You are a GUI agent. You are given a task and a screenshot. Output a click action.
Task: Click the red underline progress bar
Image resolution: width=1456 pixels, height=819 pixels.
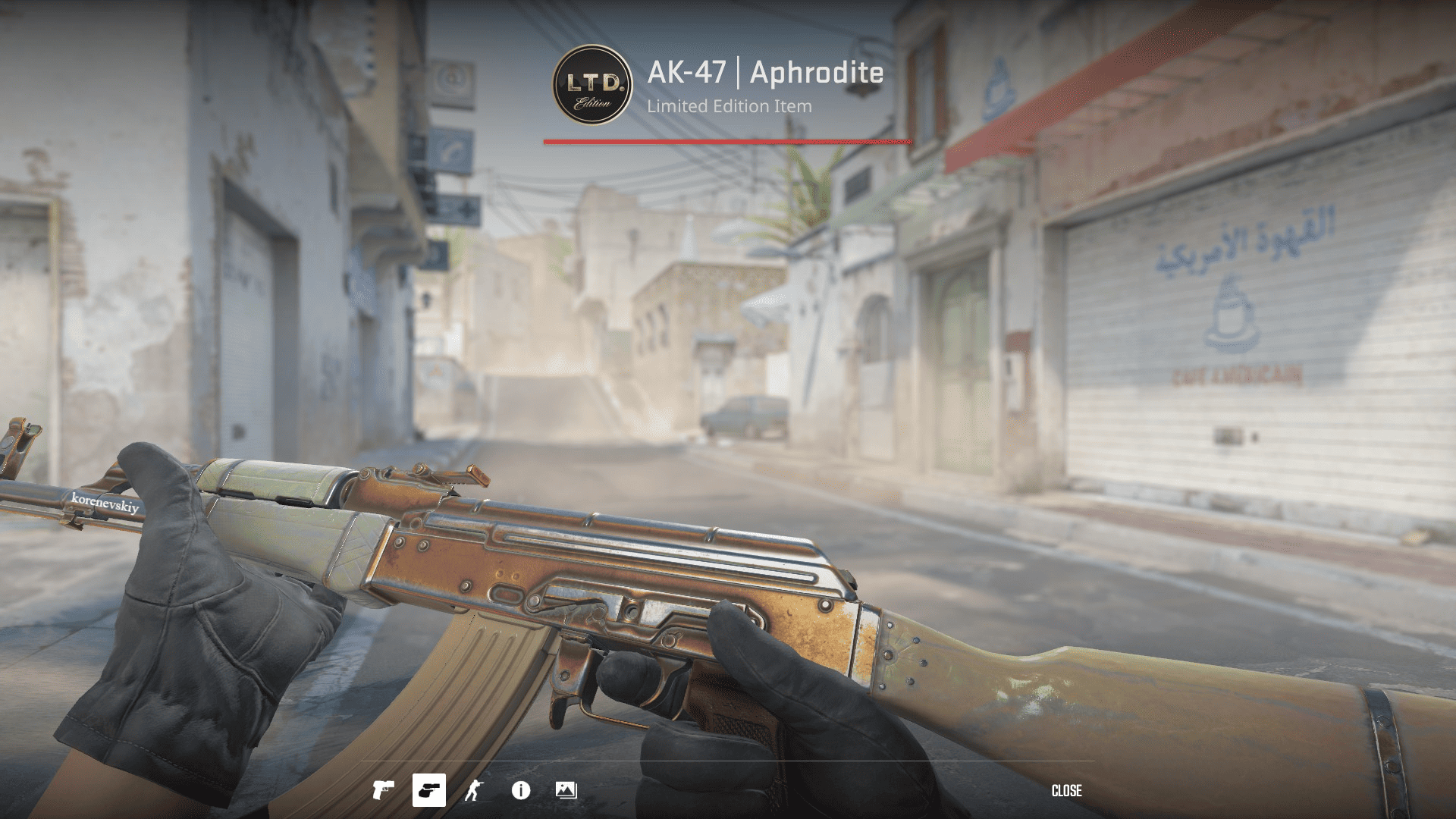(x=726, y=140)
